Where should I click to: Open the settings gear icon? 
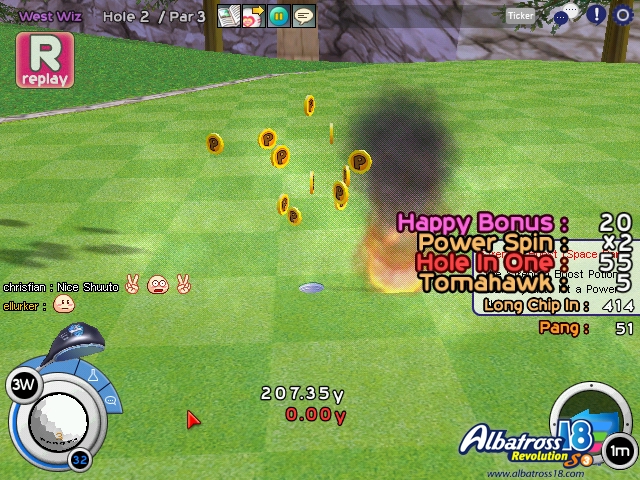(x=623, y=15)
